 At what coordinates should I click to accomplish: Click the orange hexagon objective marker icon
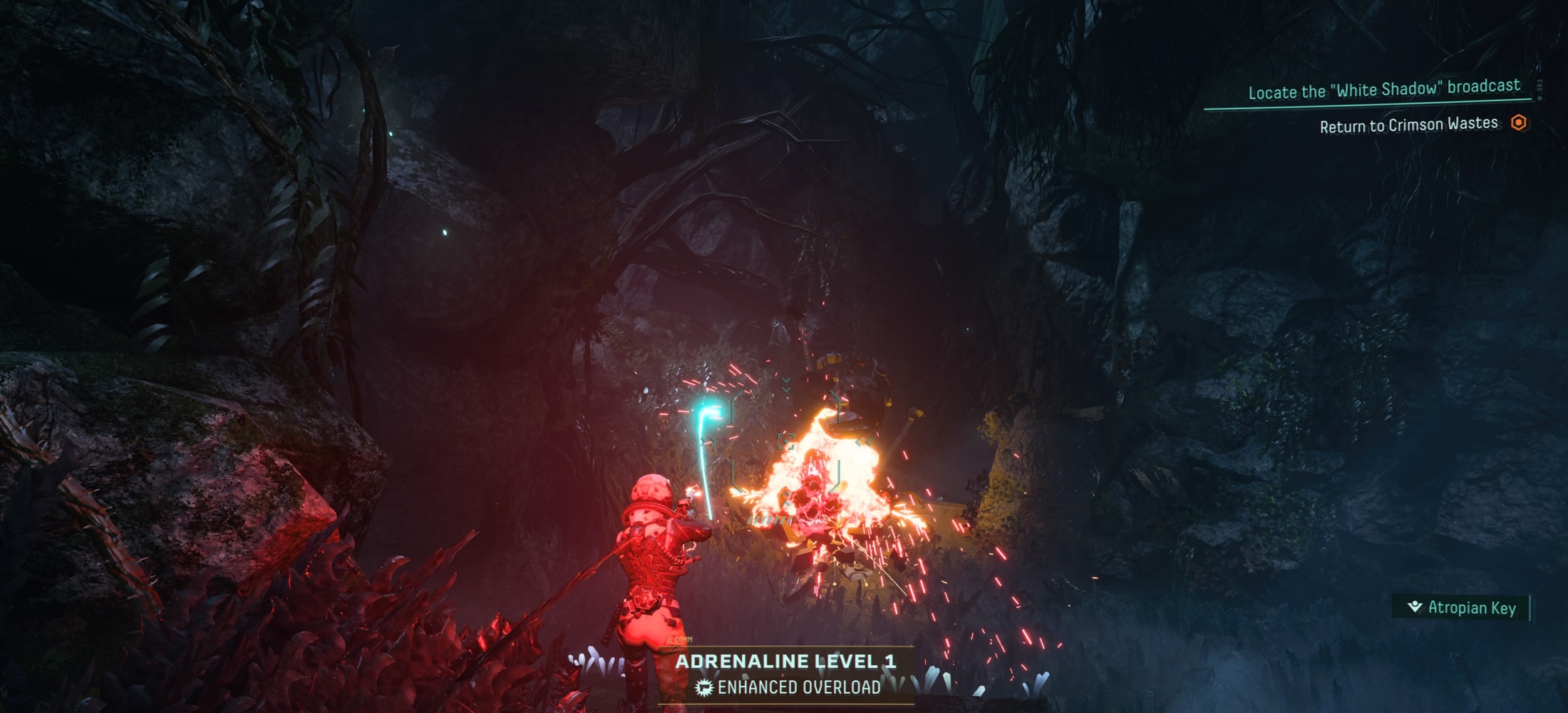click(1518, 123)
